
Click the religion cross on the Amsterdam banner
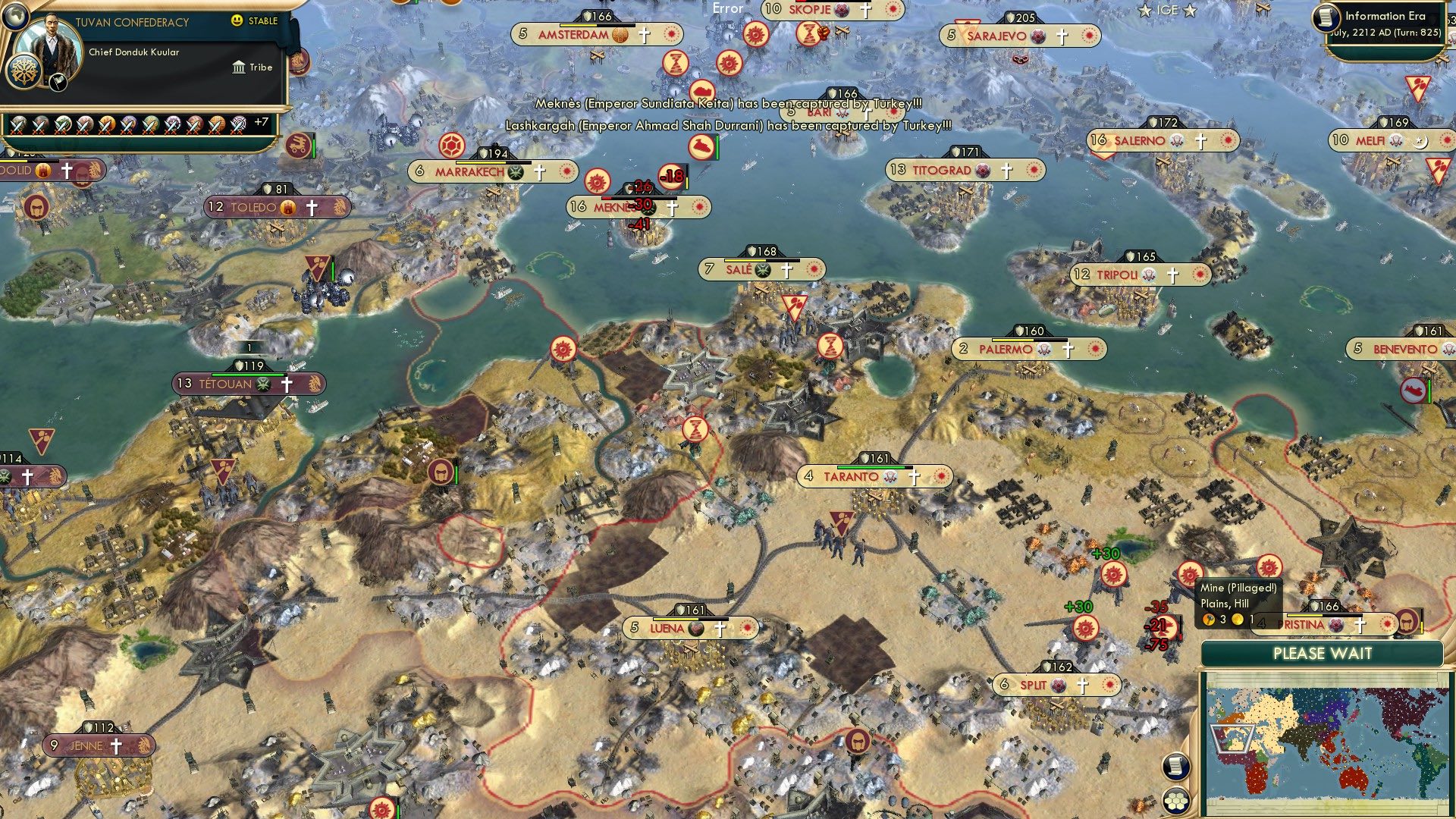point(643,34)
